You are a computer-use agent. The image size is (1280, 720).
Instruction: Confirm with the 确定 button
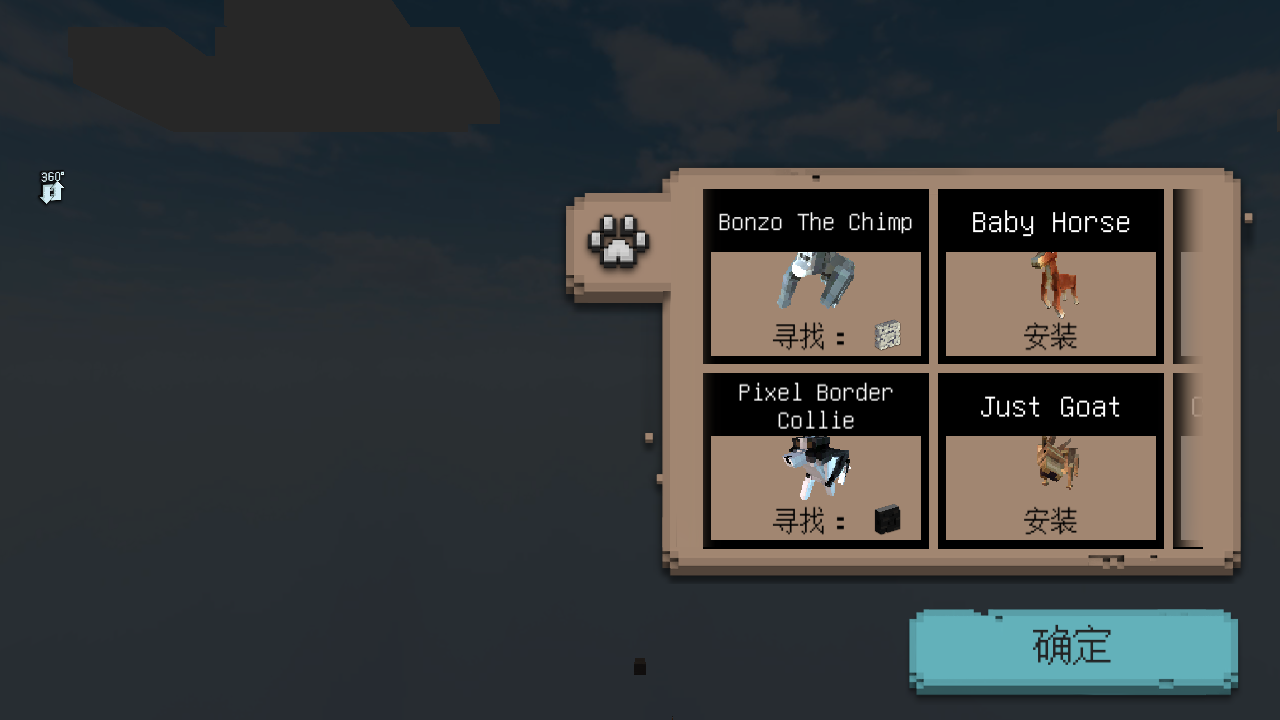click(x=1072, y=647)
